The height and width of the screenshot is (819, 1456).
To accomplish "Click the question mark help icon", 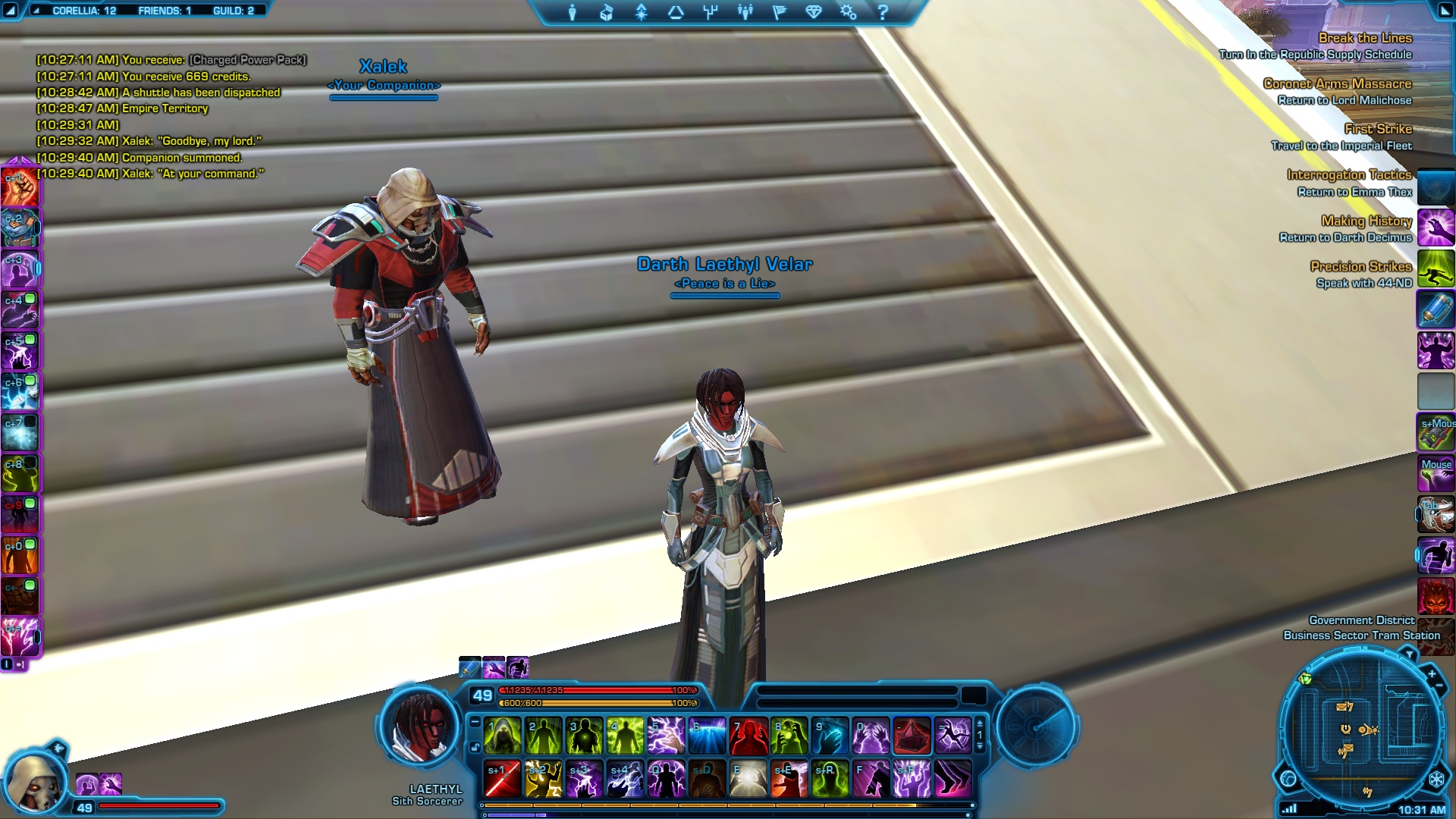I will tap(883, 12).
